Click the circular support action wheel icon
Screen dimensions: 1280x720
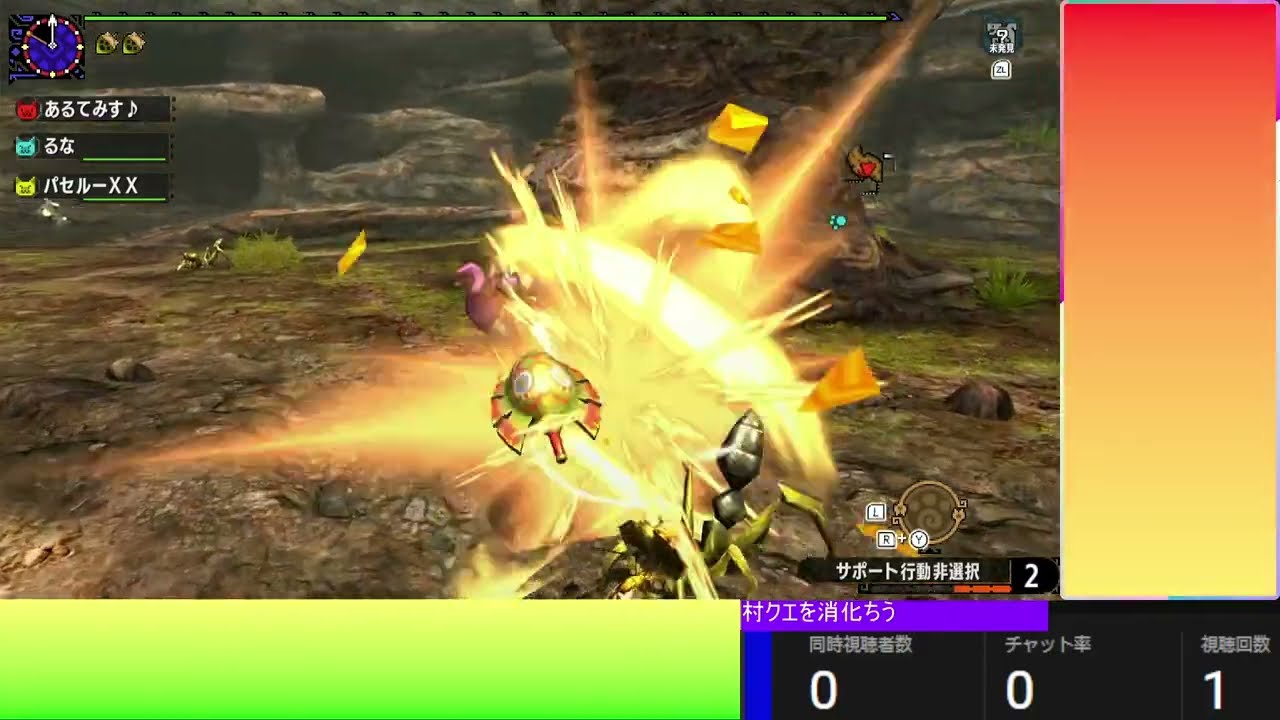click(x=930, y=512)
